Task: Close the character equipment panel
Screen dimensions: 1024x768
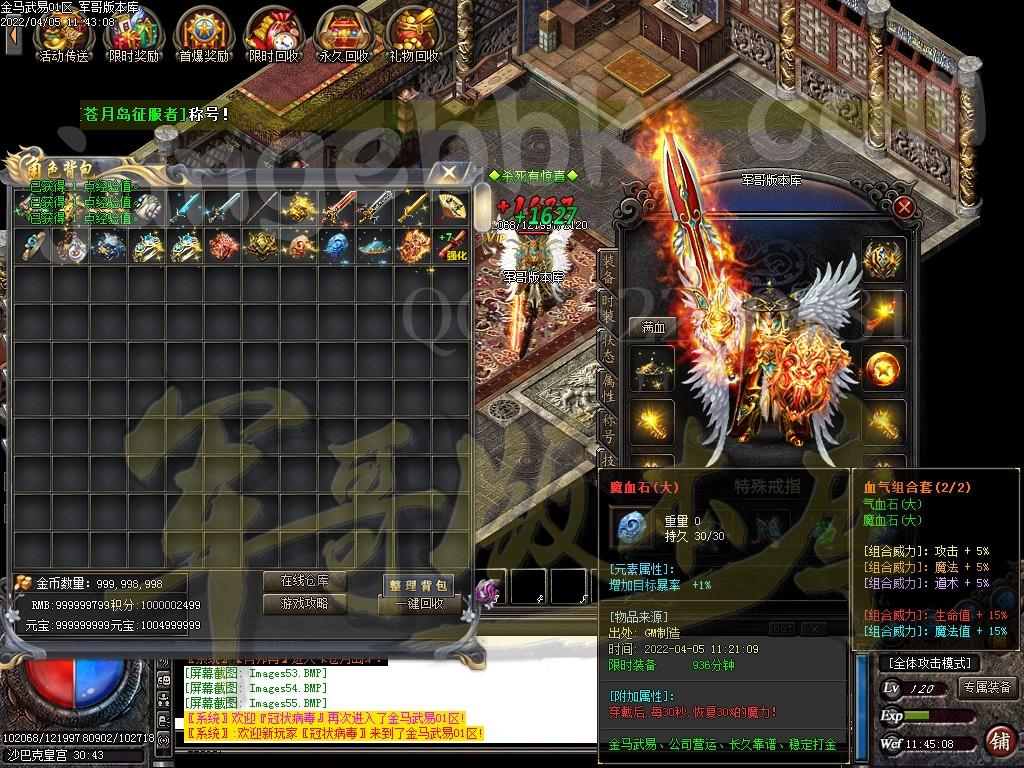Action: [x=904, y=207]
